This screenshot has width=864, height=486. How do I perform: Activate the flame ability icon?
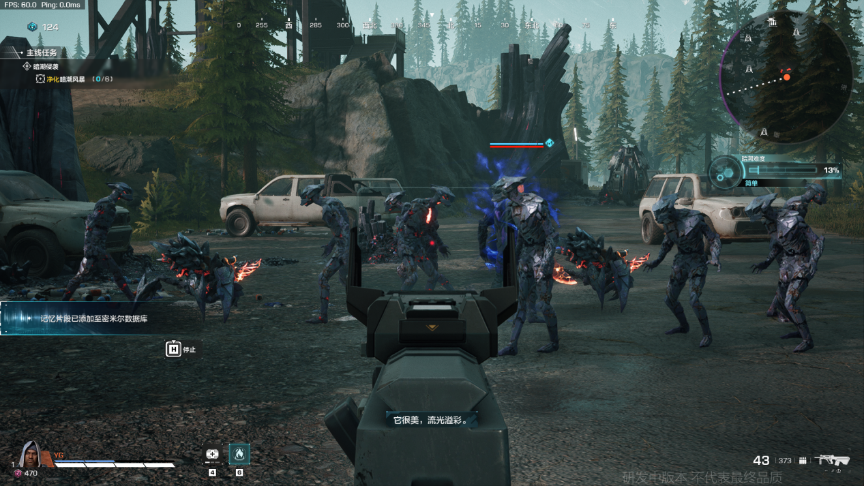coord(239,453)
